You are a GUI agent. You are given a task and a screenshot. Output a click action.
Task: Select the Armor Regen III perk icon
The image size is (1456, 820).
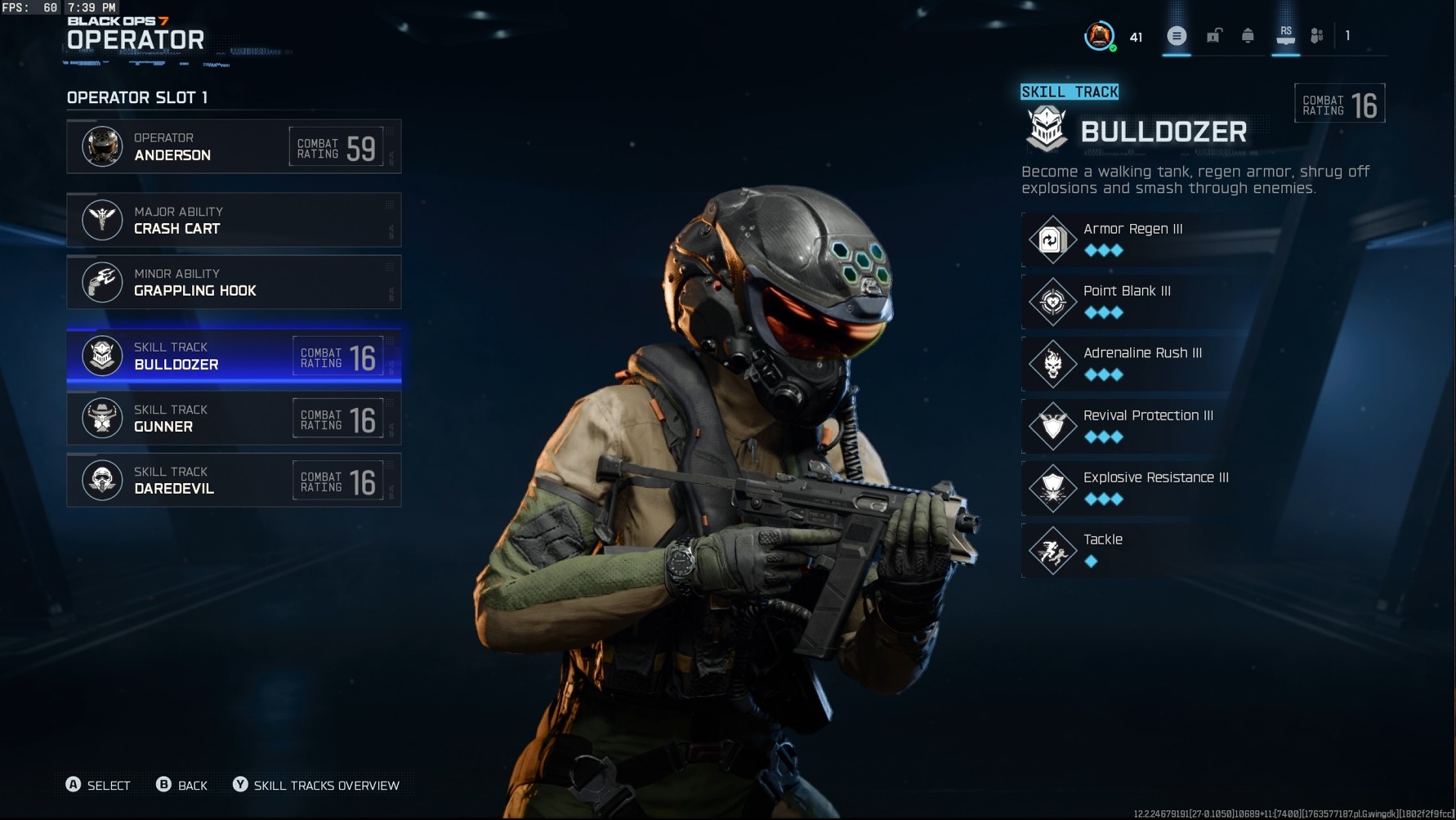pyautogui.click(x=1052, y=239)
